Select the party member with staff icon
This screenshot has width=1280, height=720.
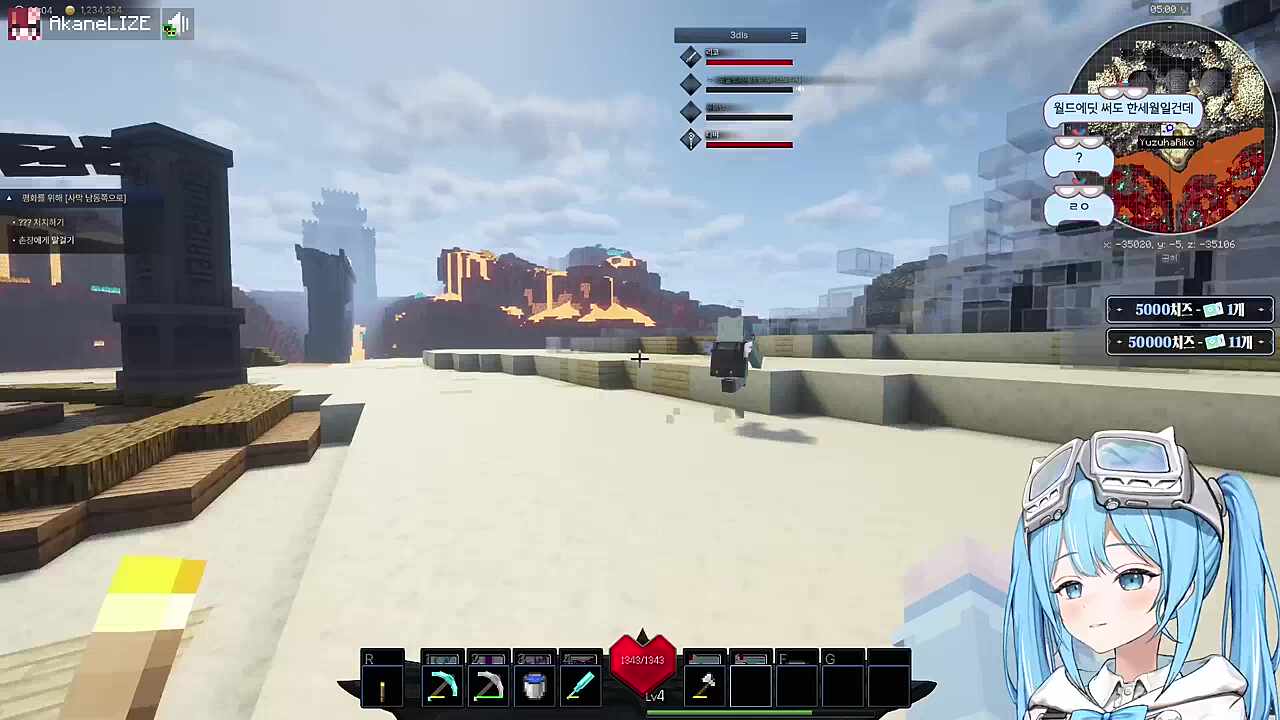point(690,140)
